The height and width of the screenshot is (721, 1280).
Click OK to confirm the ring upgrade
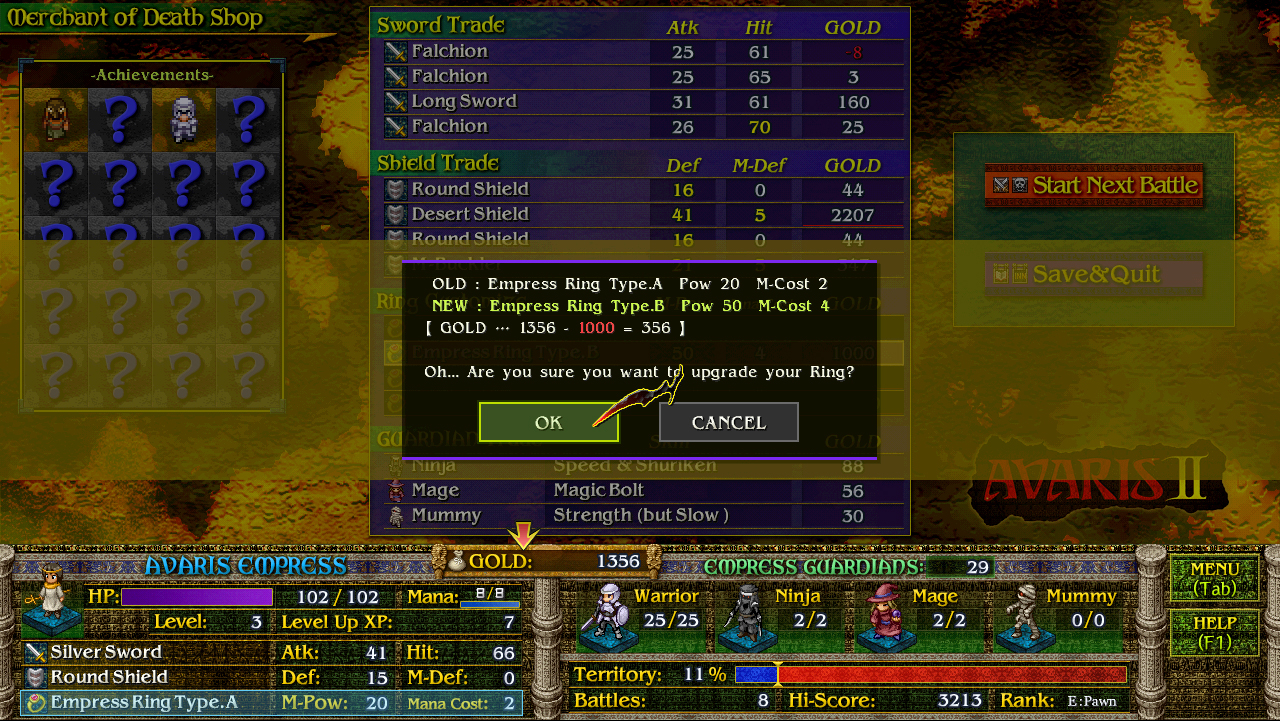coord(548,422)
